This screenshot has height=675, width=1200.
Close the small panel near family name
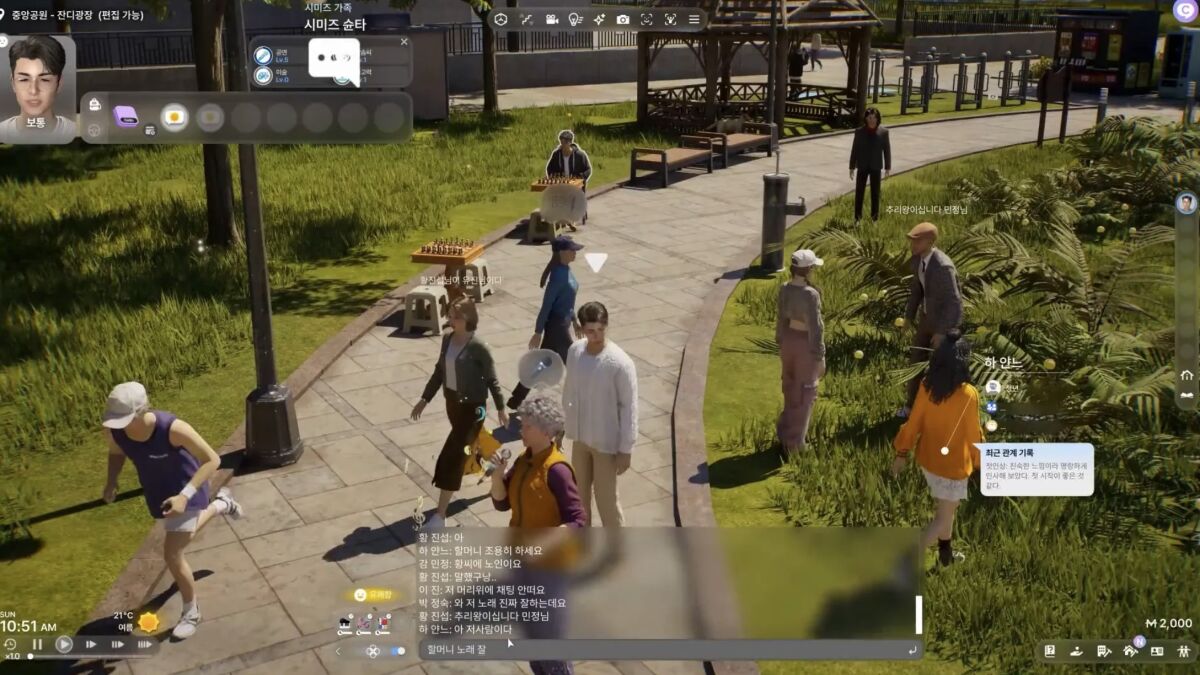[x=404, y=42]
